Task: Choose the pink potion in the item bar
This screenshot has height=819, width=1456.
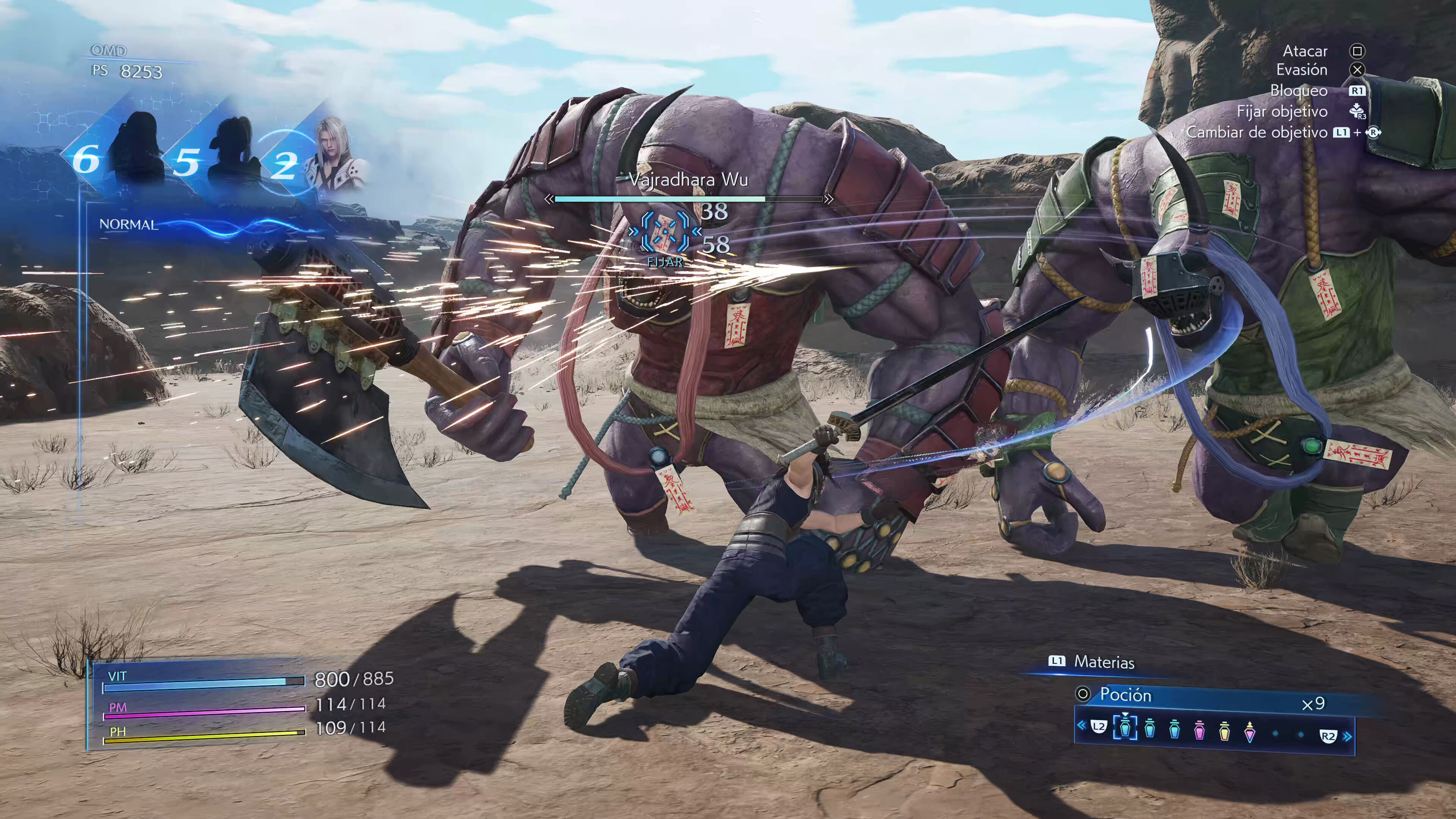Action: click(x=1199, y=730)
